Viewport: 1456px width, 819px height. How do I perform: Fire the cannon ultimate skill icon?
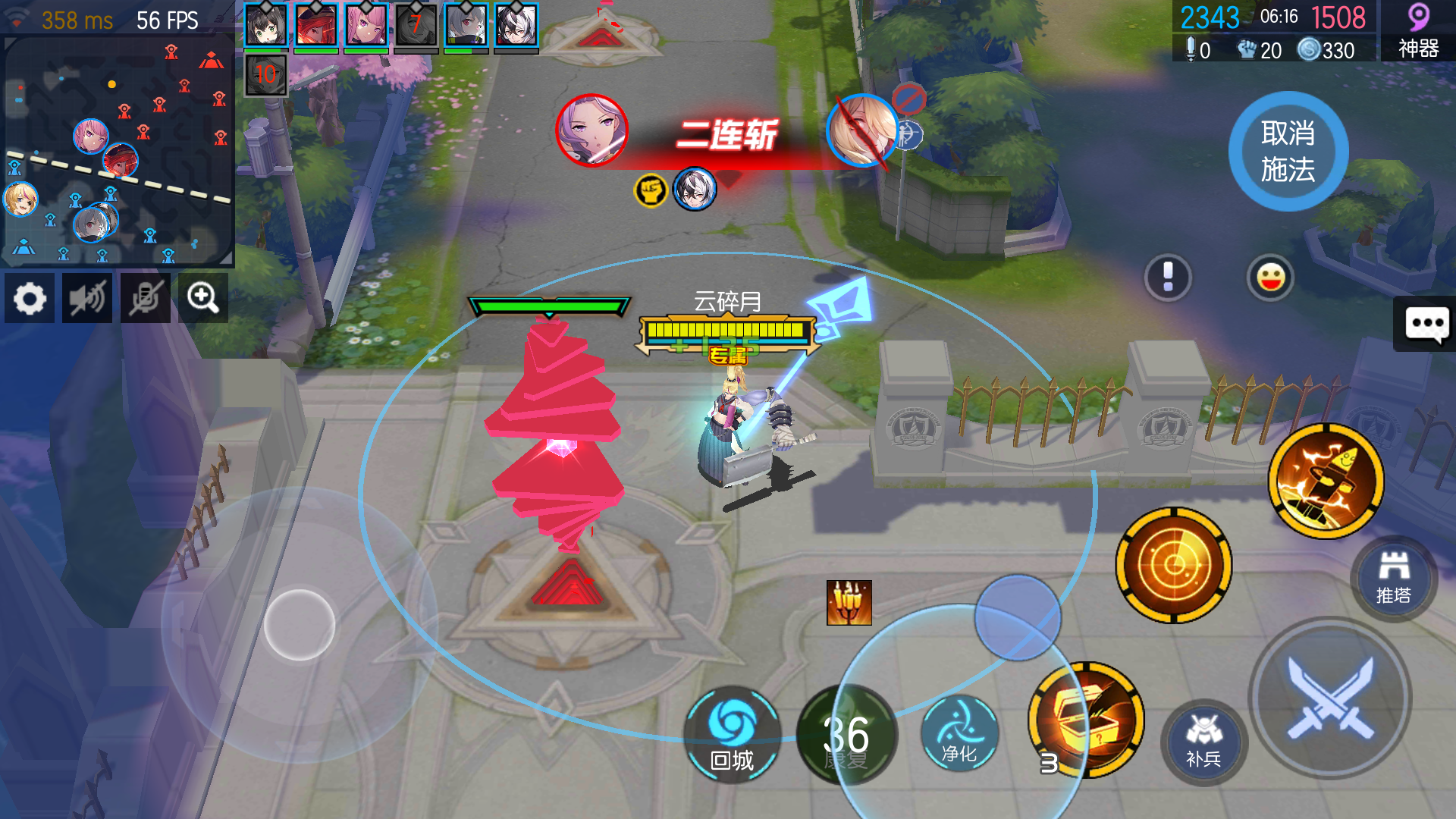[x=1325, y=483]
